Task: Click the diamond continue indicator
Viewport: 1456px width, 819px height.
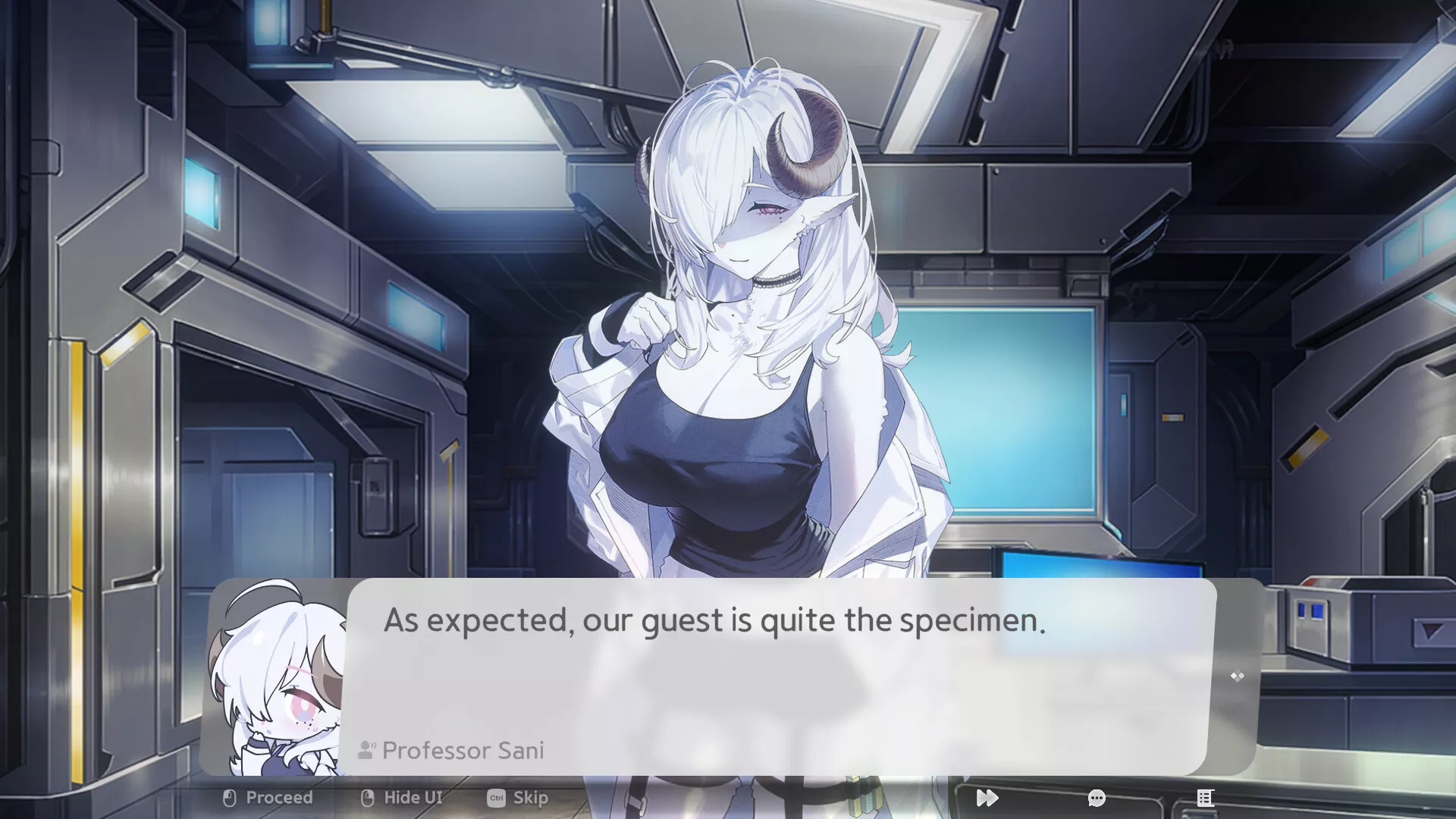Action: click(1237, 676)
